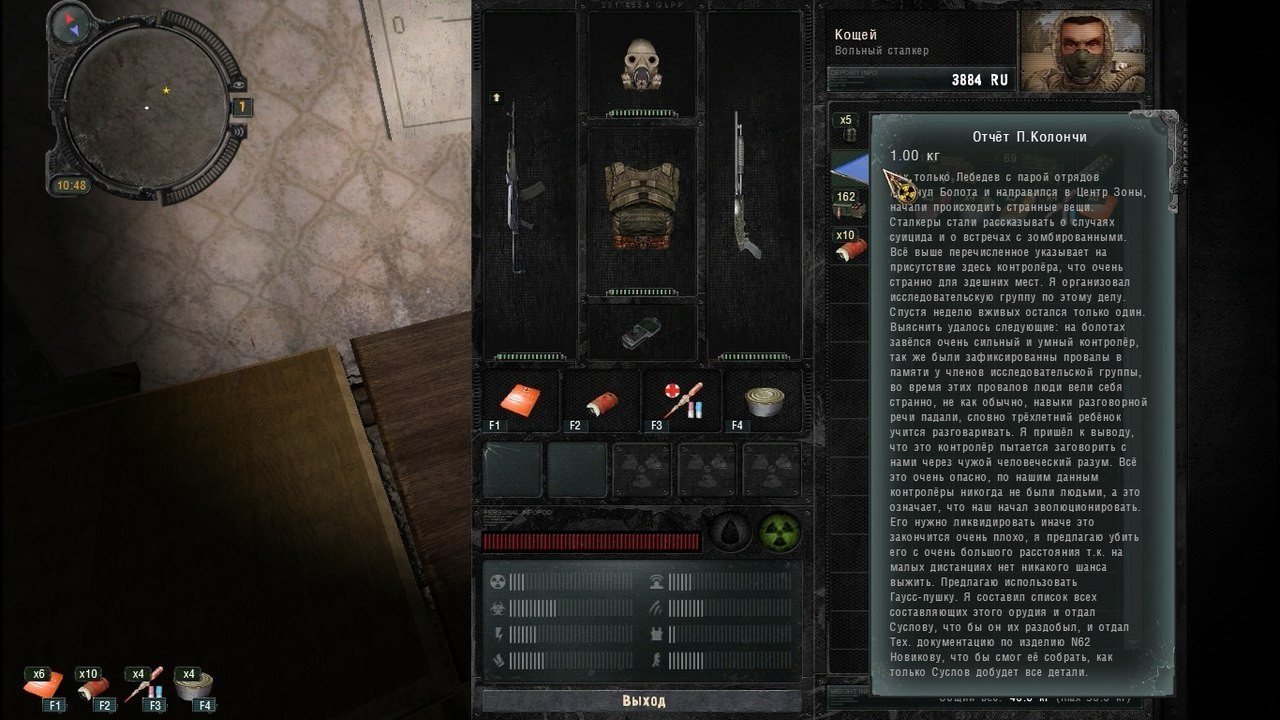The height and width of the screenshot is (720, 1280).
Task: Use the F1 orange quick slot item
Action: 521,401
